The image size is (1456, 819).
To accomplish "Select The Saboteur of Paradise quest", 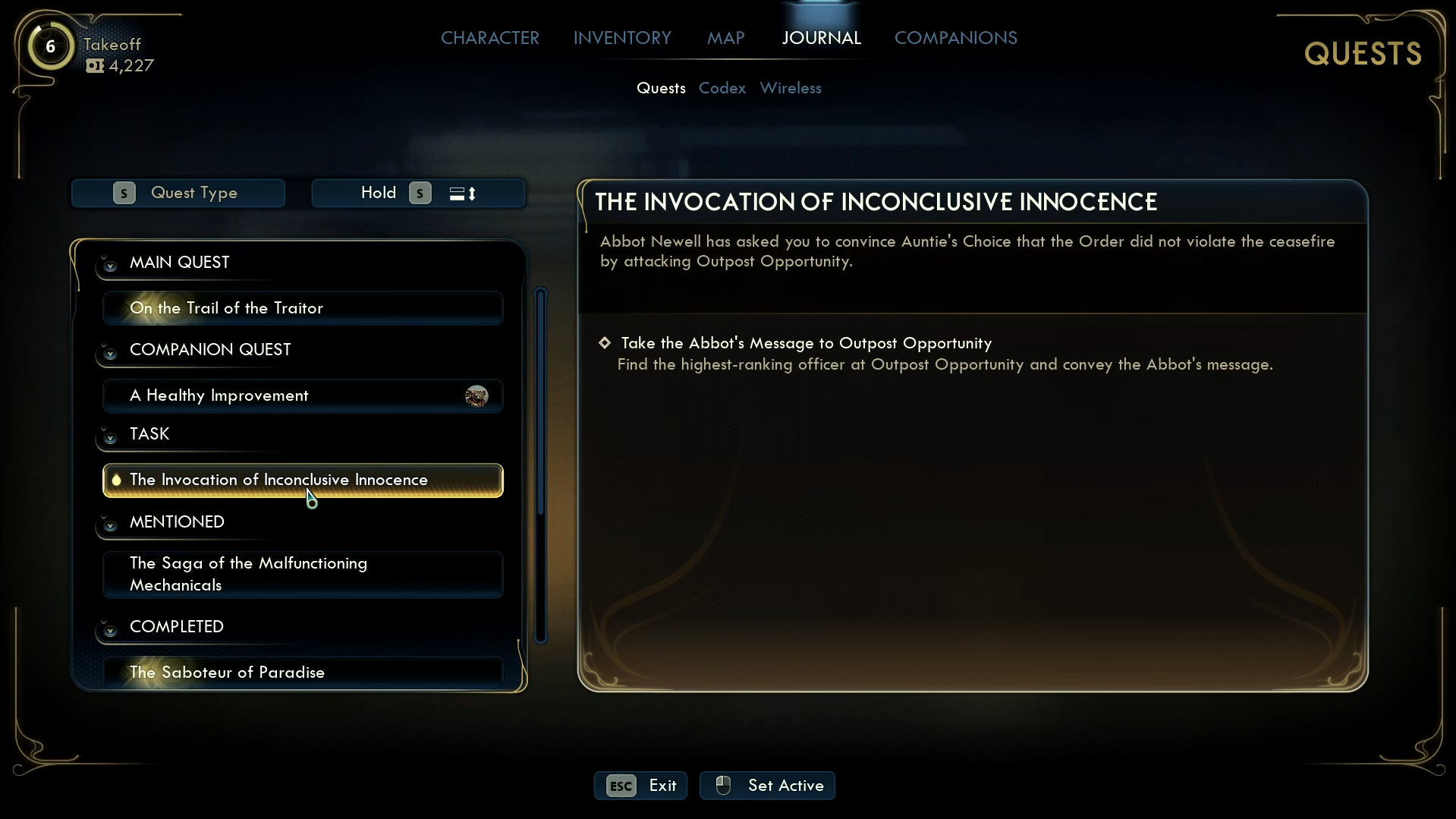I will [303, 673].
